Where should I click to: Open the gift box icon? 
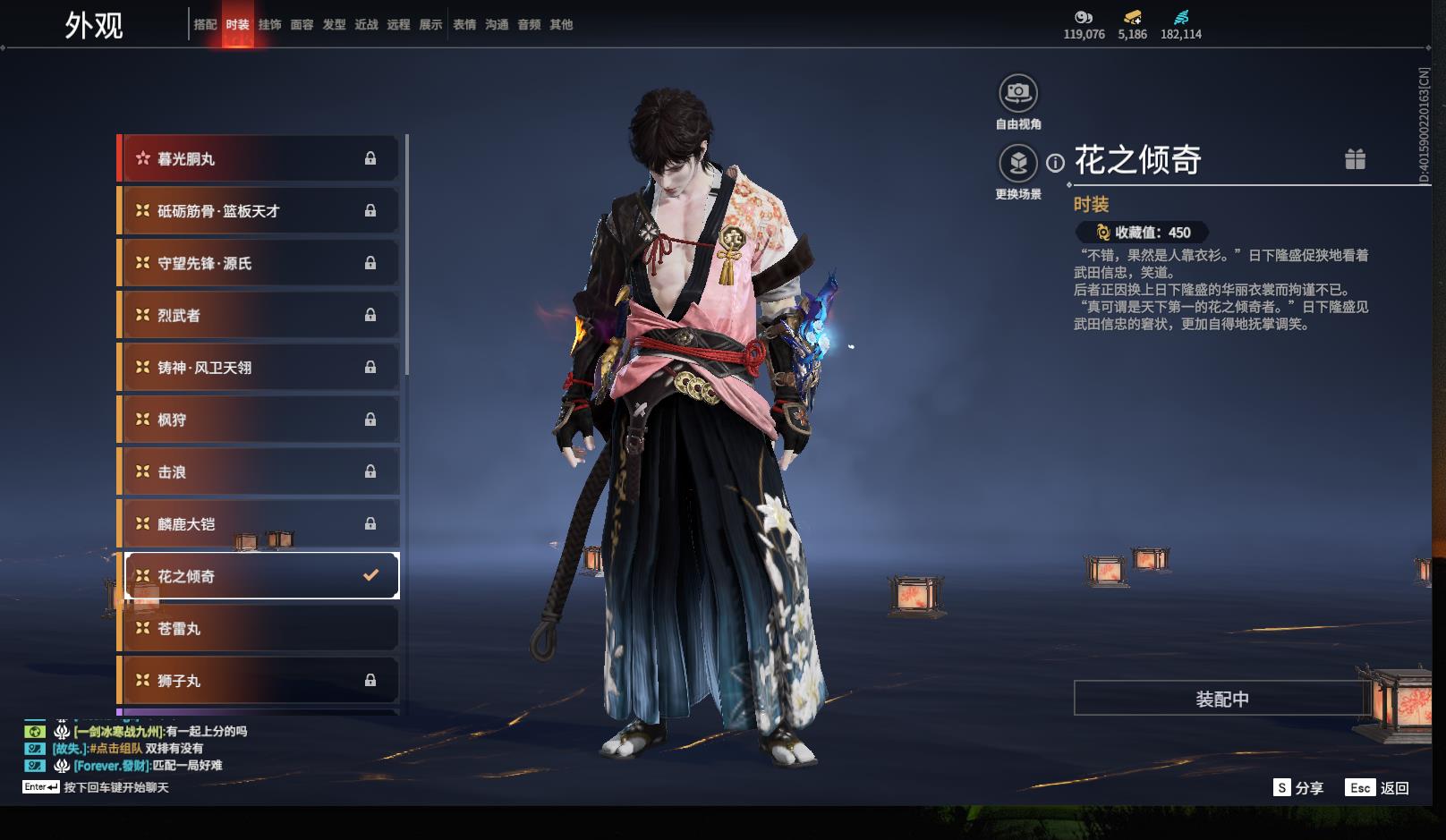tap(1355, 159)
